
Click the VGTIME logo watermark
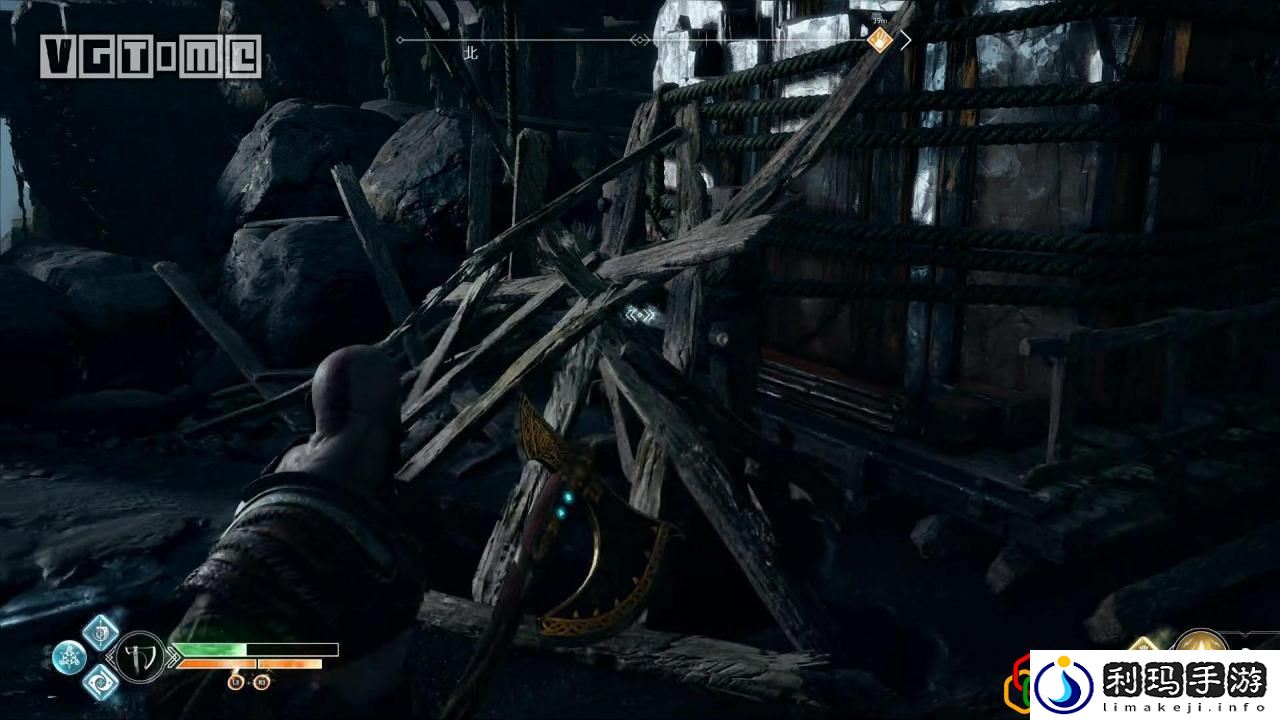click(x=151, y=57)
